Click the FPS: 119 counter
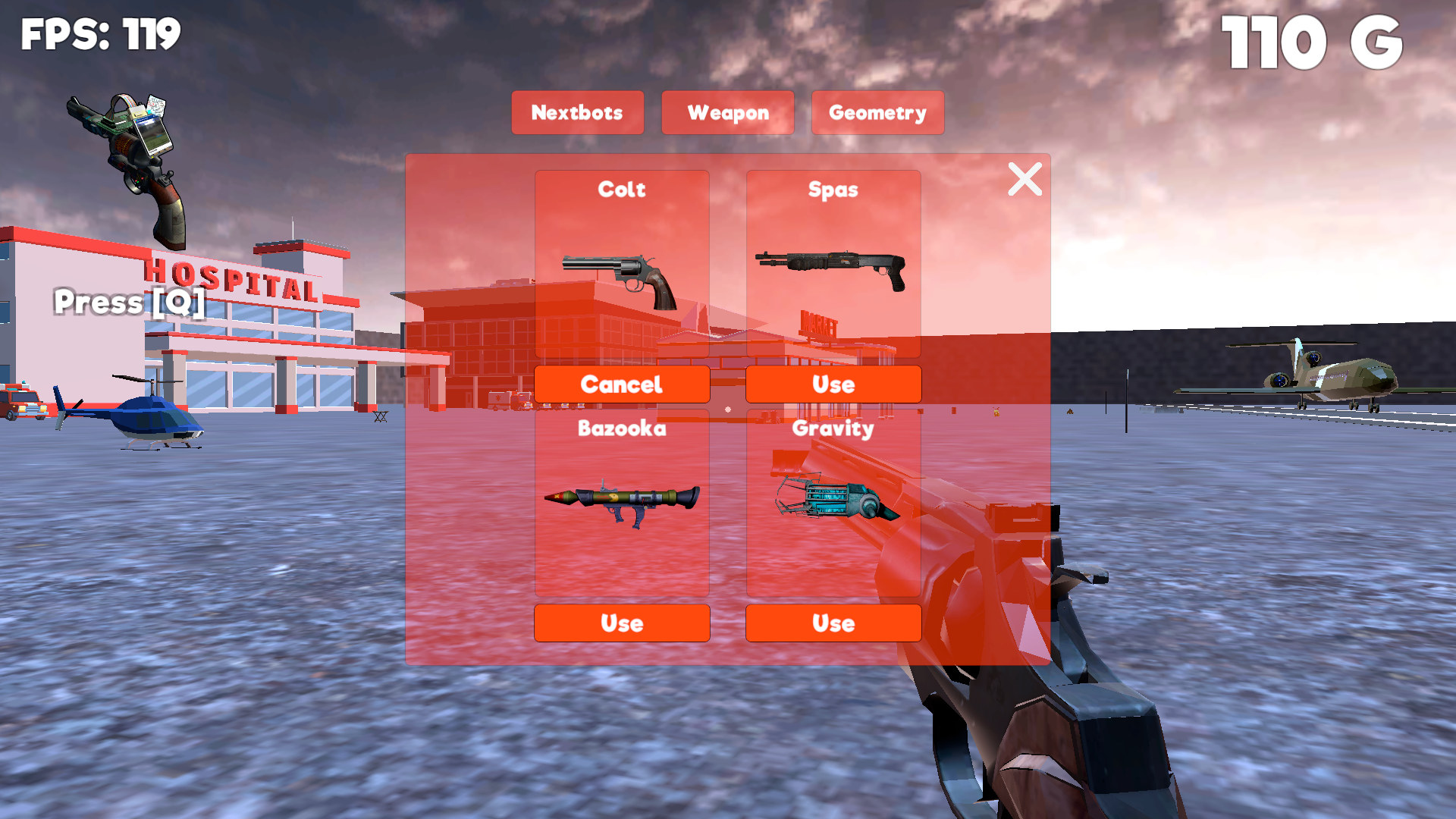1456x819 pixels. pyautogui.click(x=101, y=33)
